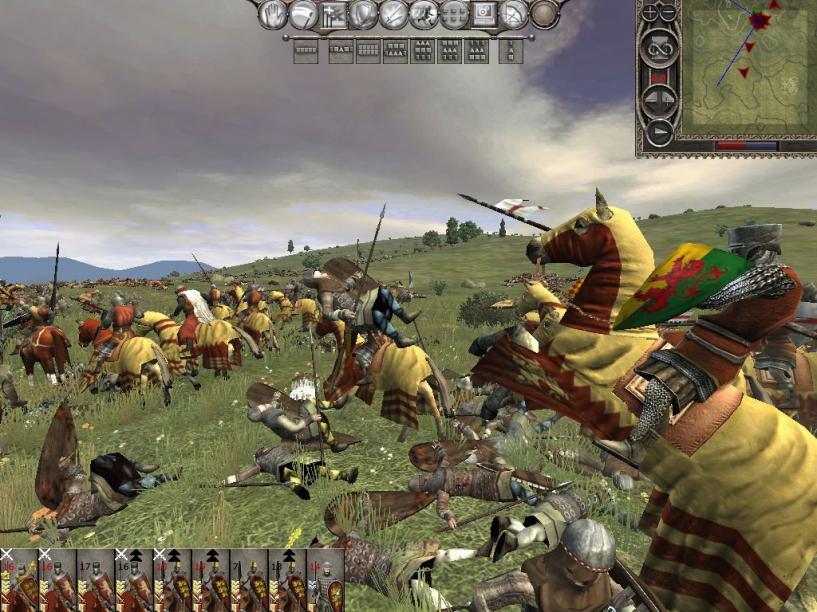Zoom out the minimap with minus button
Screen dimensions: 817x612
coord(667,13)
